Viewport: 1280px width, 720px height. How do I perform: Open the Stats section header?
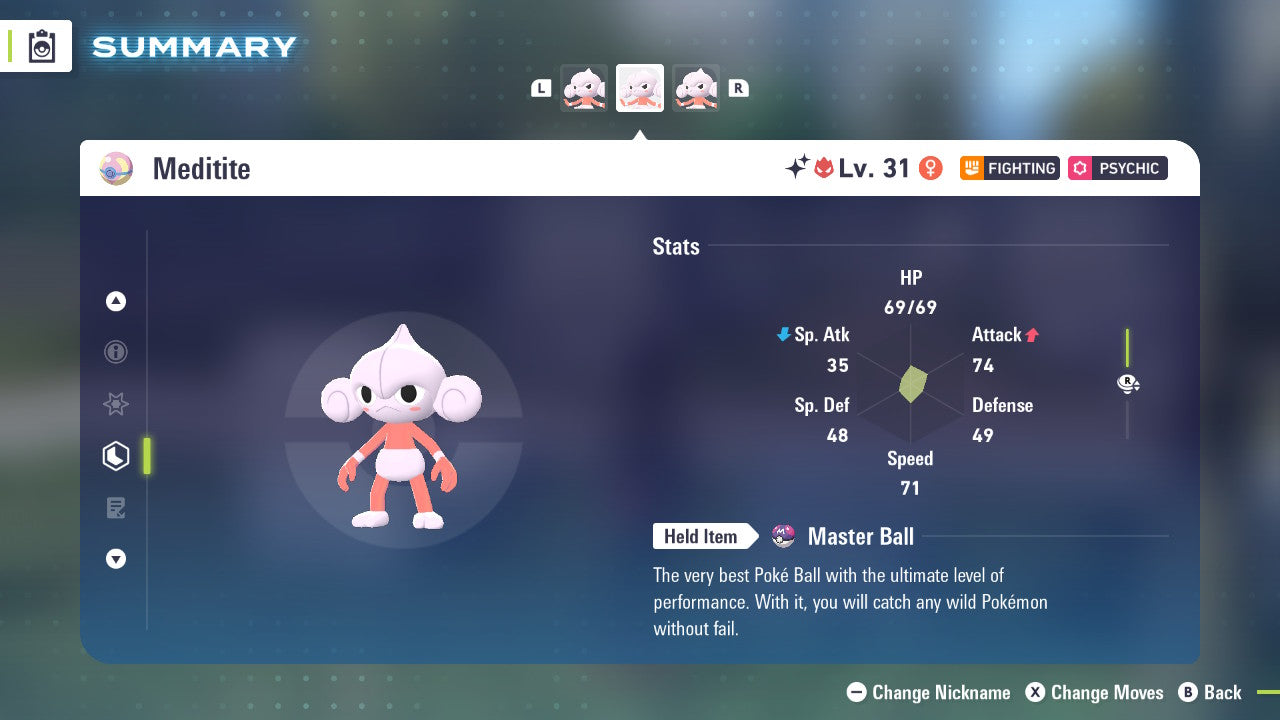(x=675, y=247)
